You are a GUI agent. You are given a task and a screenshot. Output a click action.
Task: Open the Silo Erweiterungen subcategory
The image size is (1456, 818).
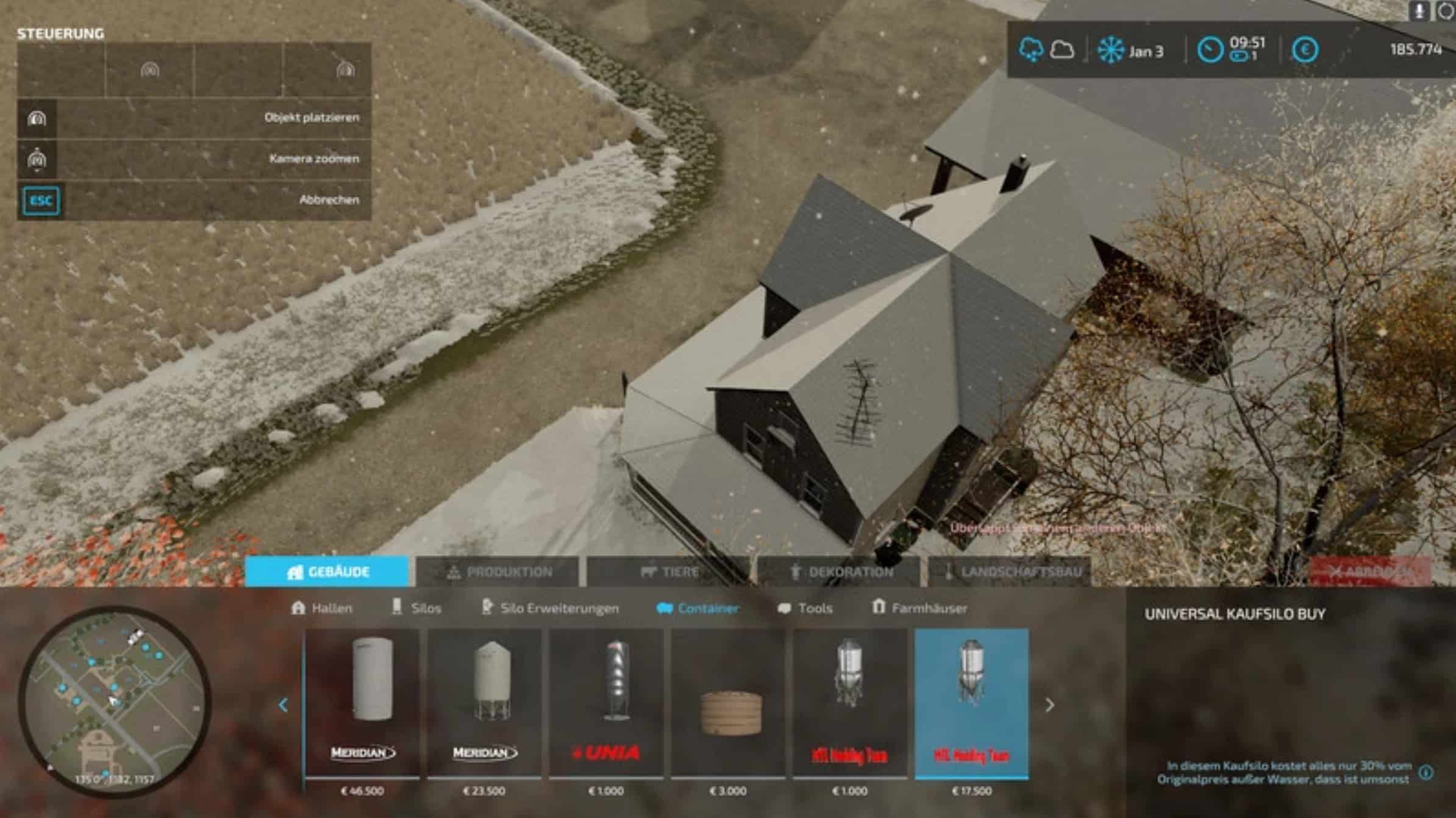[x=550, y=608]
